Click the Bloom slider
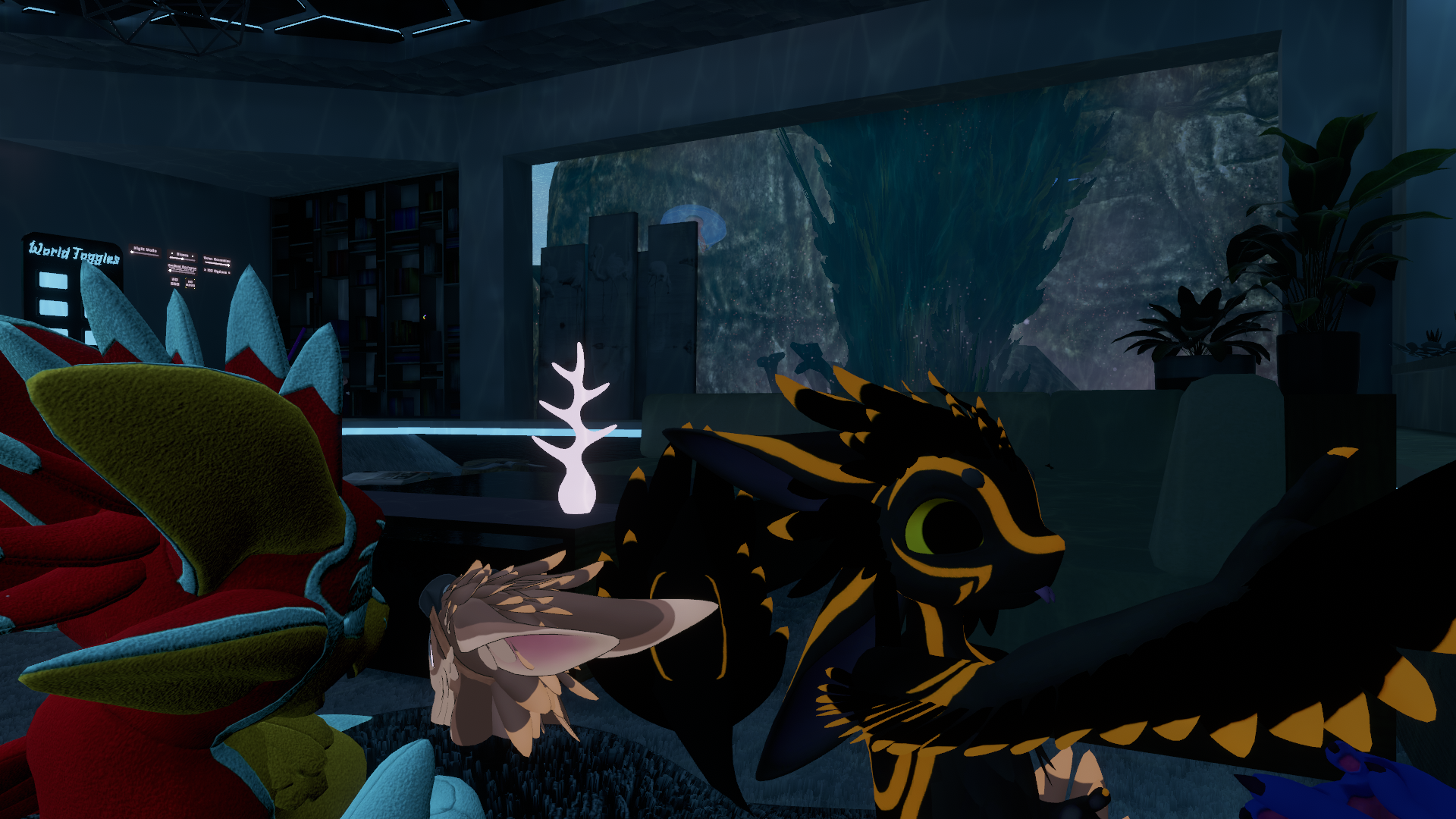Viewport: 1456px width, 819px height. 183,259
